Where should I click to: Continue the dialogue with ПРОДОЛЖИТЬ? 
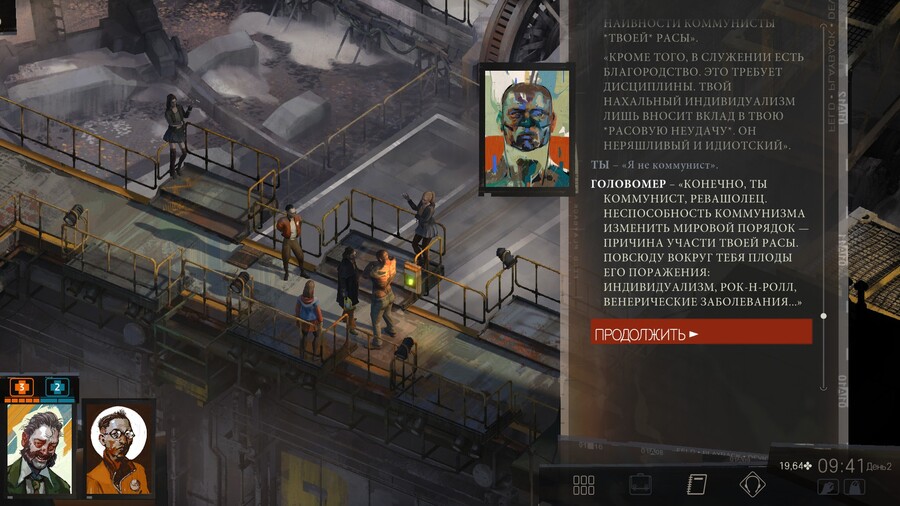[x=700, y=333]
